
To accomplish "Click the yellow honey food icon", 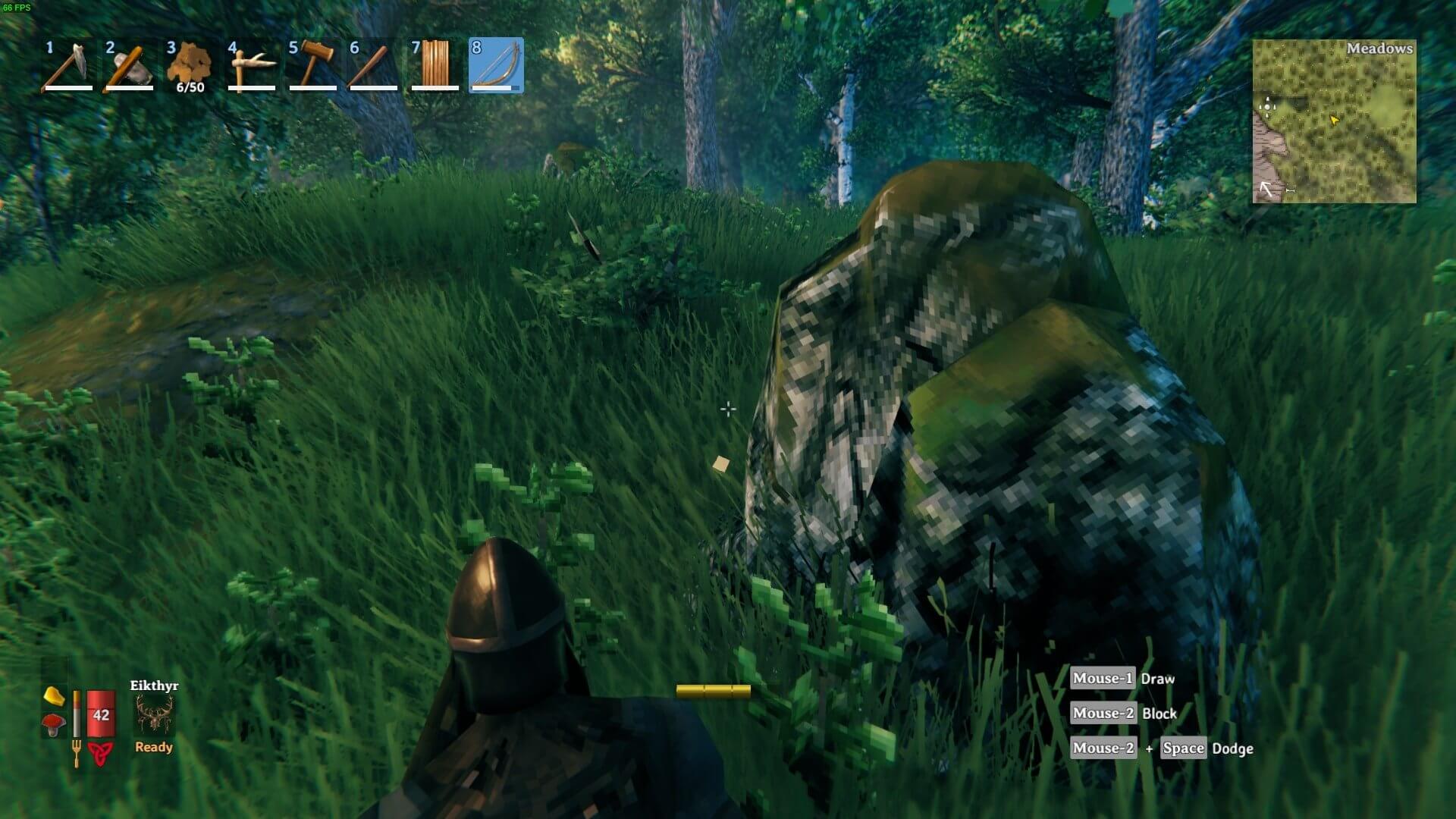I will coord(54,695).
